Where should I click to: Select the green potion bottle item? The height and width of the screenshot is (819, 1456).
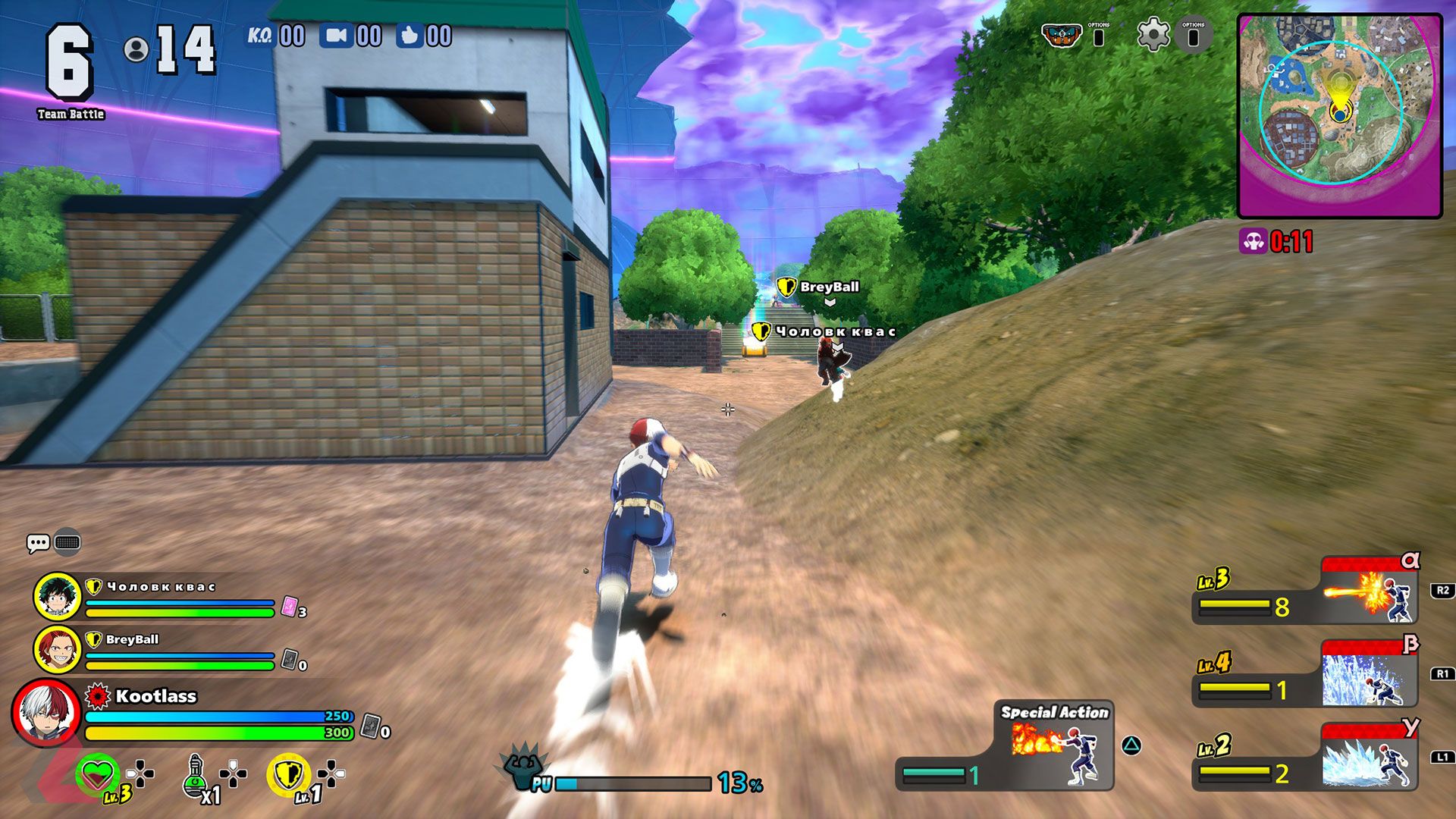[x=195, y=775]
